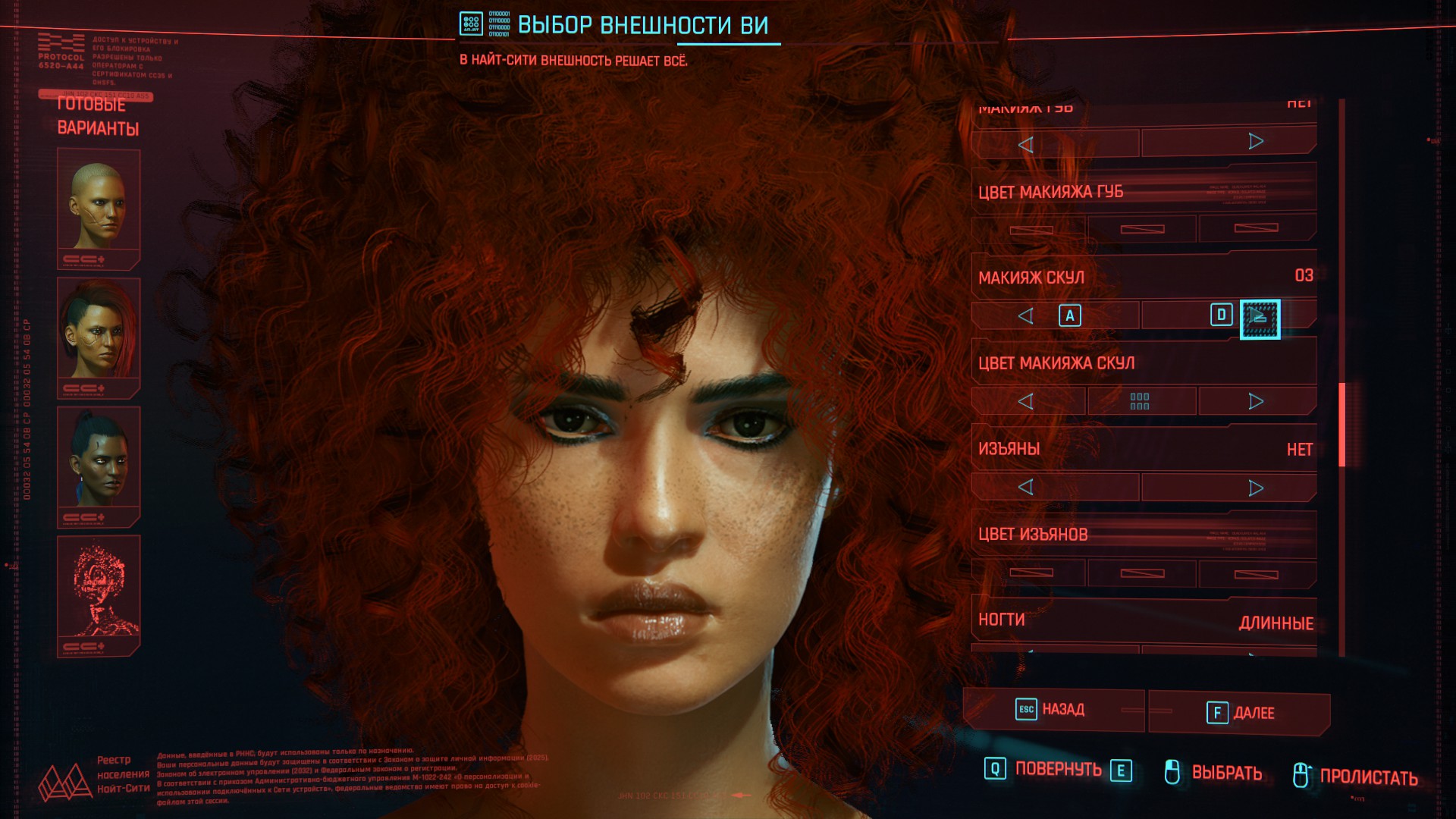Continue with the ДАЛЕЕ button
1456x819 pixels.
coord(1240,713)
